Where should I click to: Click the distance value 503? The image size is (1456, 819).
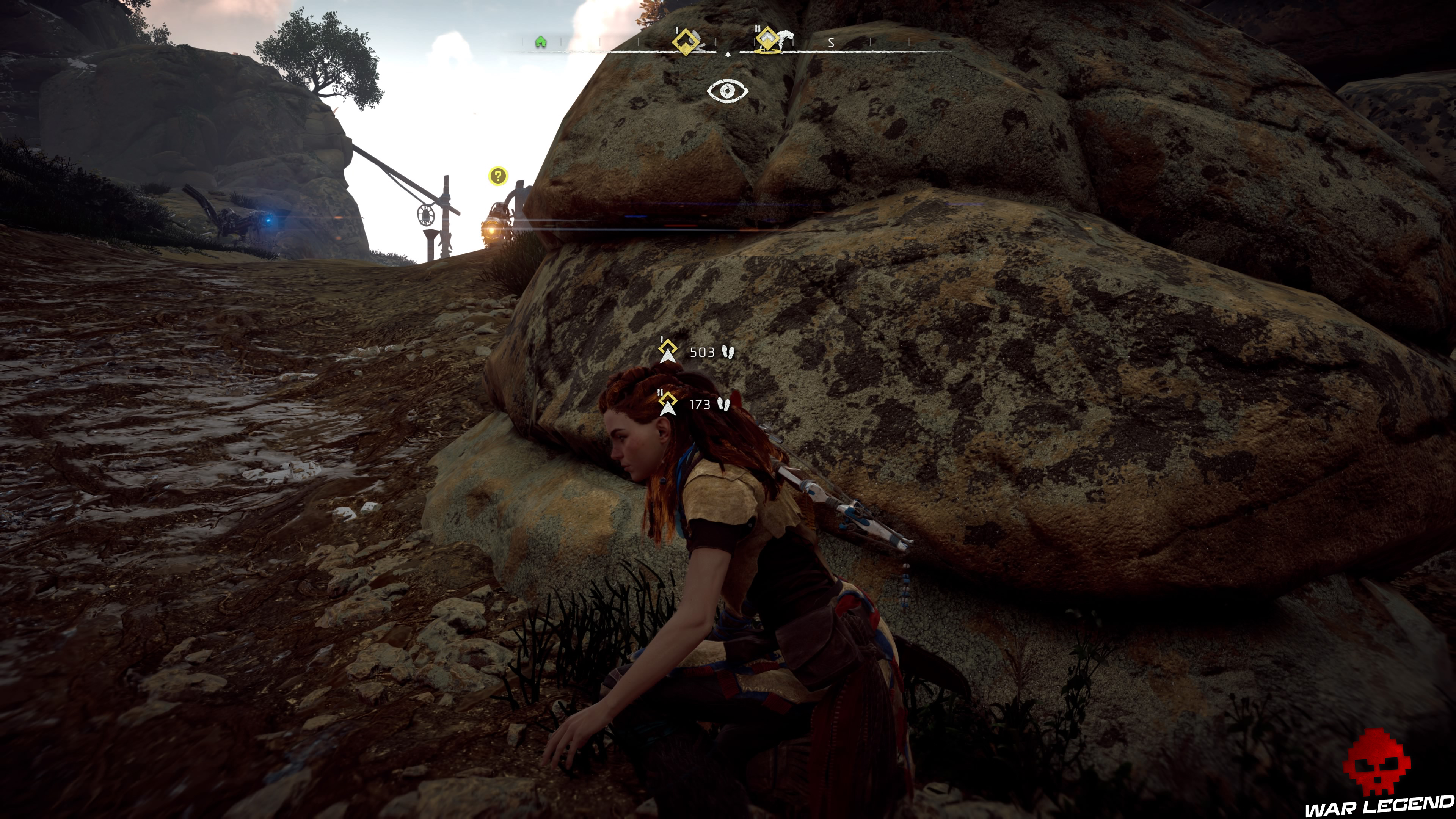703,353
